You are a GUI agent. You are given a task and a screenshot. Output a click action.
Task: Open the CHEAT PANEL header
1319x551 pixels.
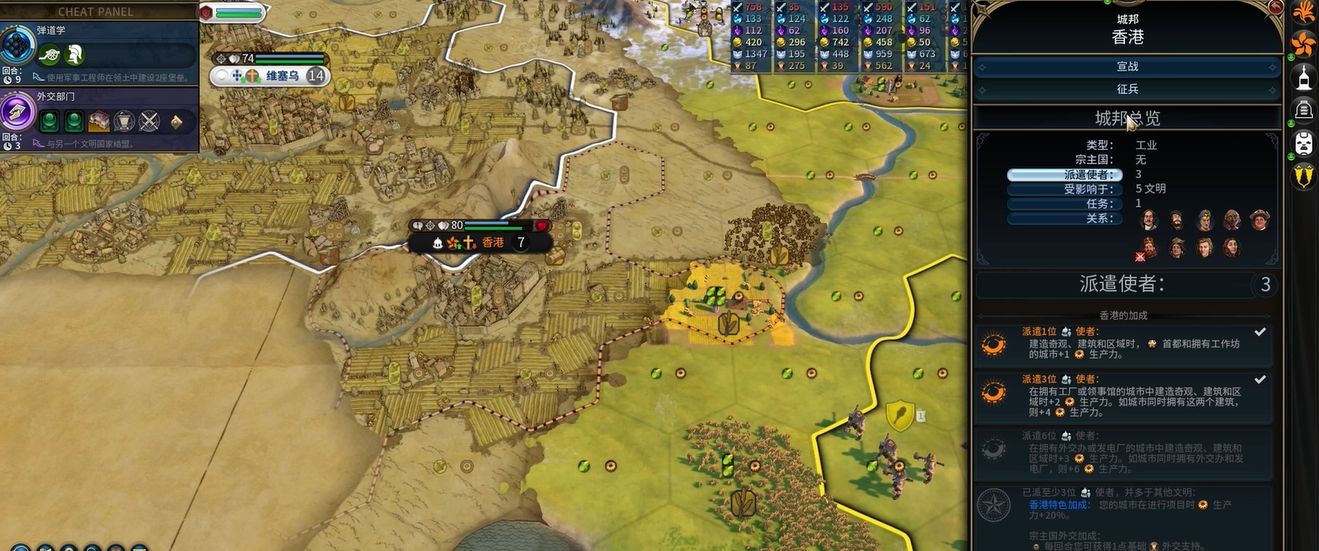click(98, 11)
